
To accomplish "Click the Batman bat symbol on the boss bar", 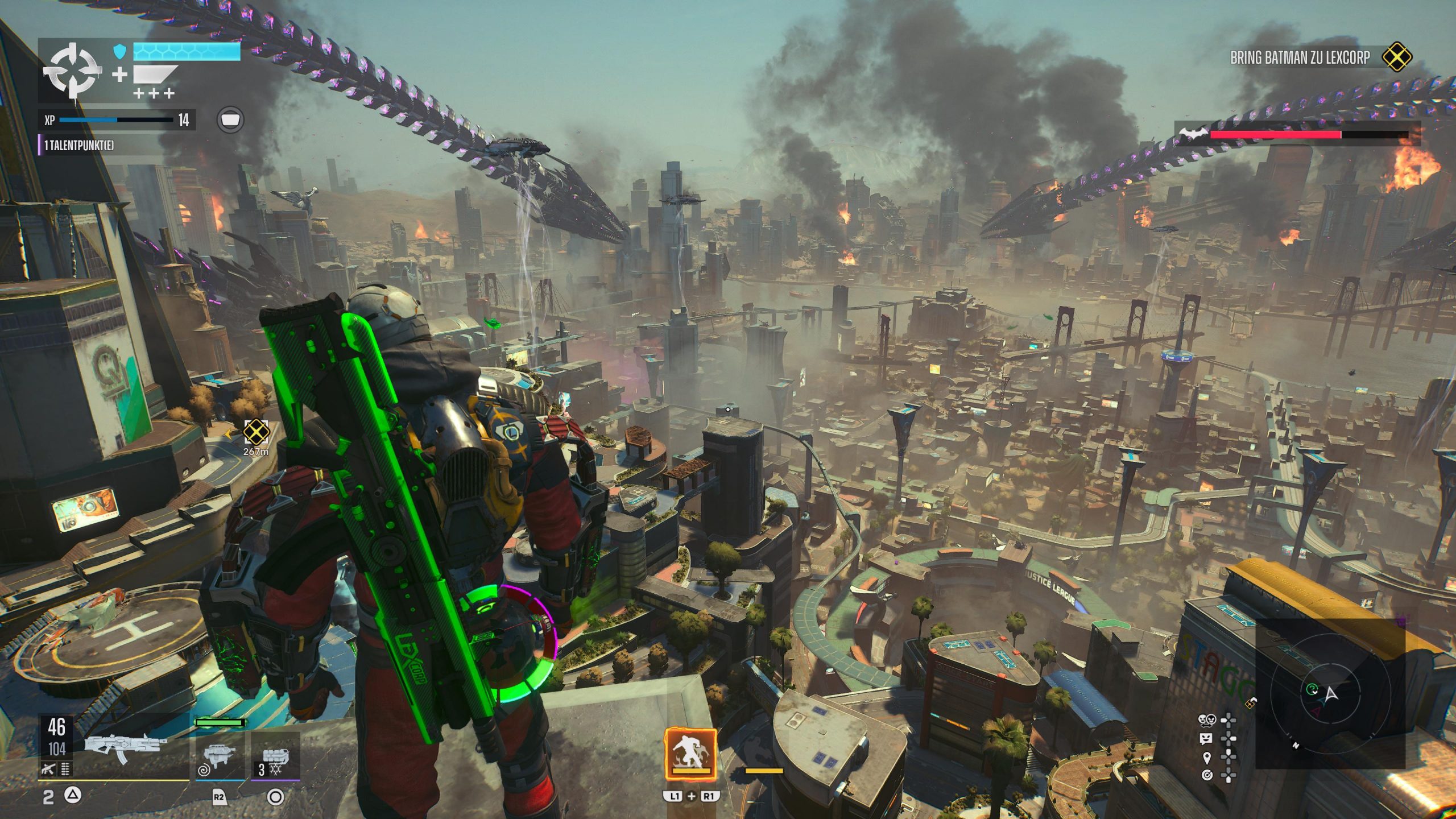I will (x=1193, y=134).
